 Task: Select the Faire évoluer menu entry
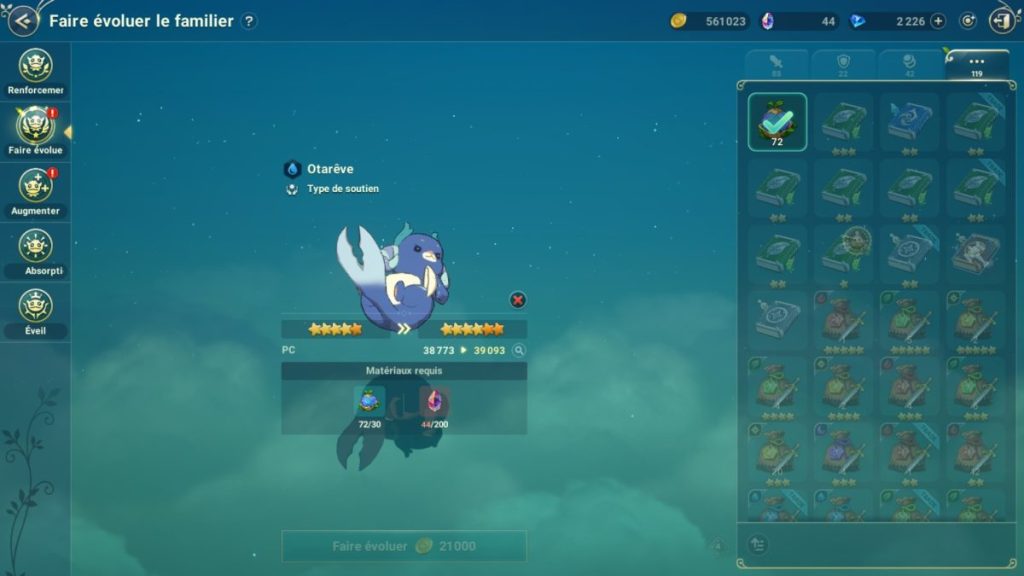click(x=36, y=129)
